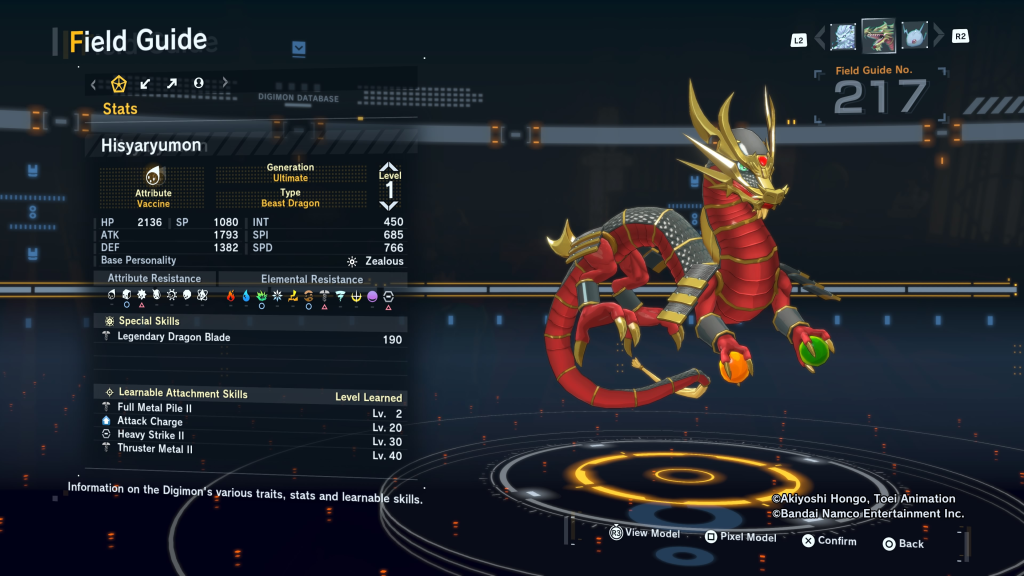Click the Vaccine attribute icon
Image resolution: width=1024 pixels, height=576 pixels.
click(153, 176)
